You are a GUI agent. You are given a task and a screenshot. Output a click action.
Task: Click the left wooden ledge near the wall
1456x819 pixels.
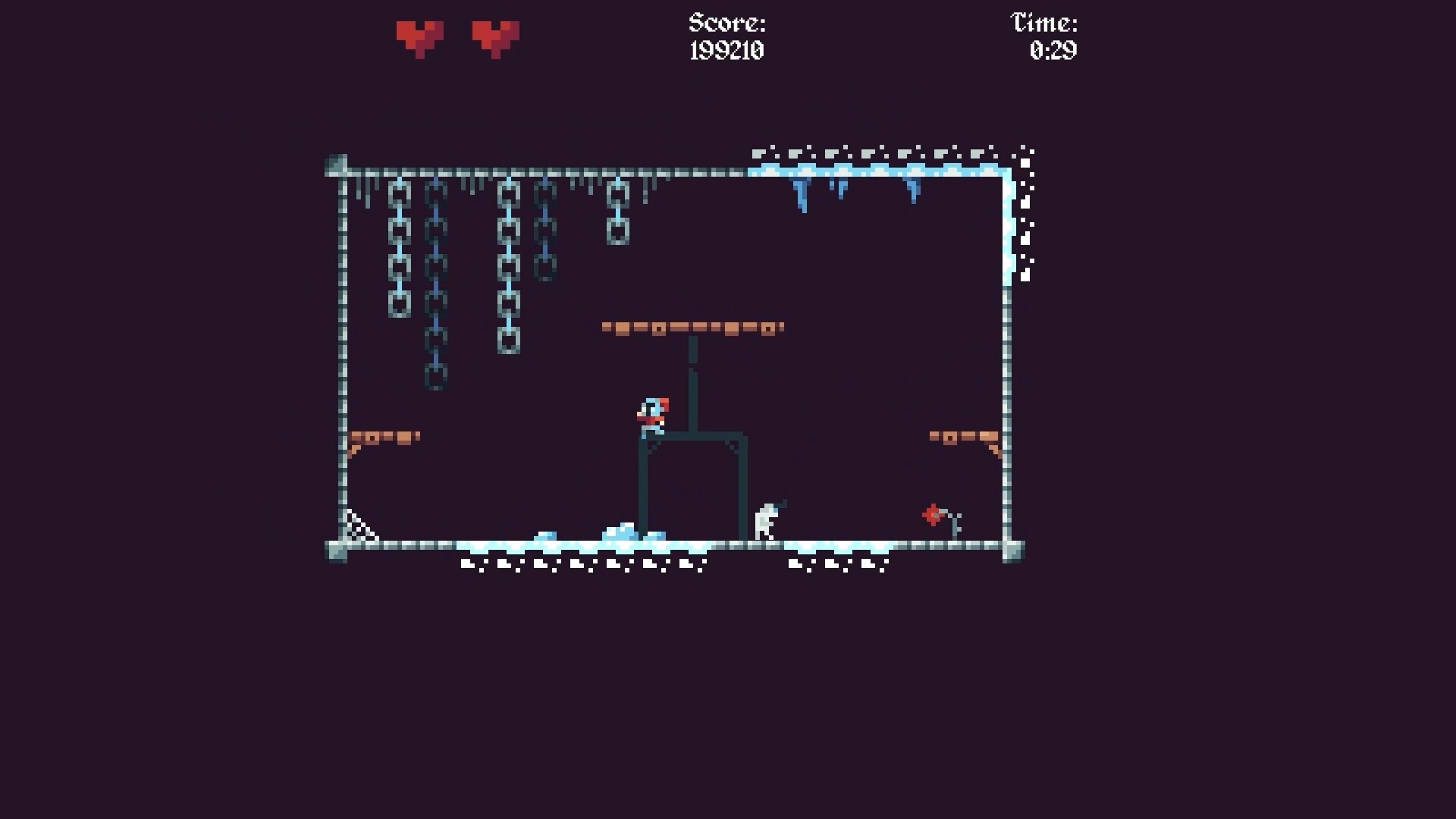[383, 437]
